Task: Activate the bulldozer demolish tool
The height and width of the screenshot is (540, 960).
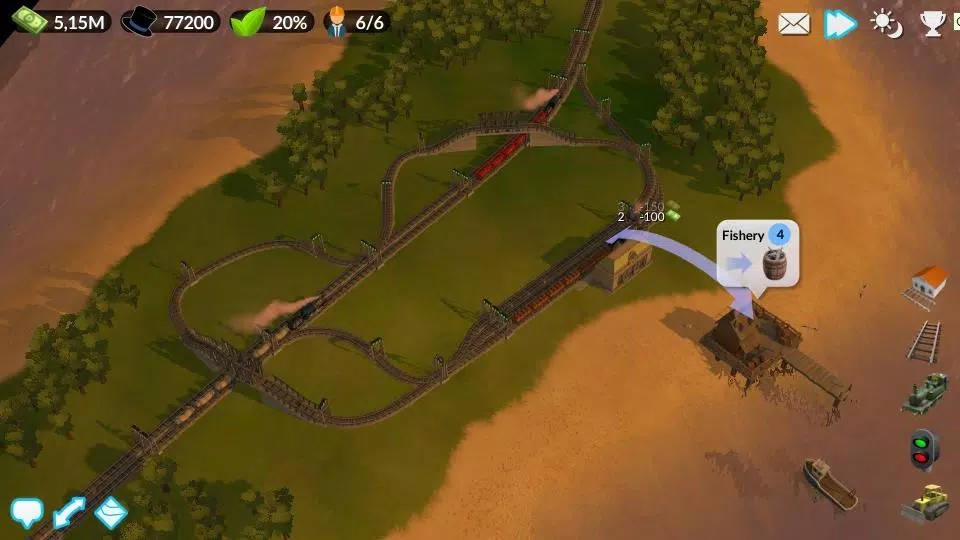Action: [x=925, y=503]
